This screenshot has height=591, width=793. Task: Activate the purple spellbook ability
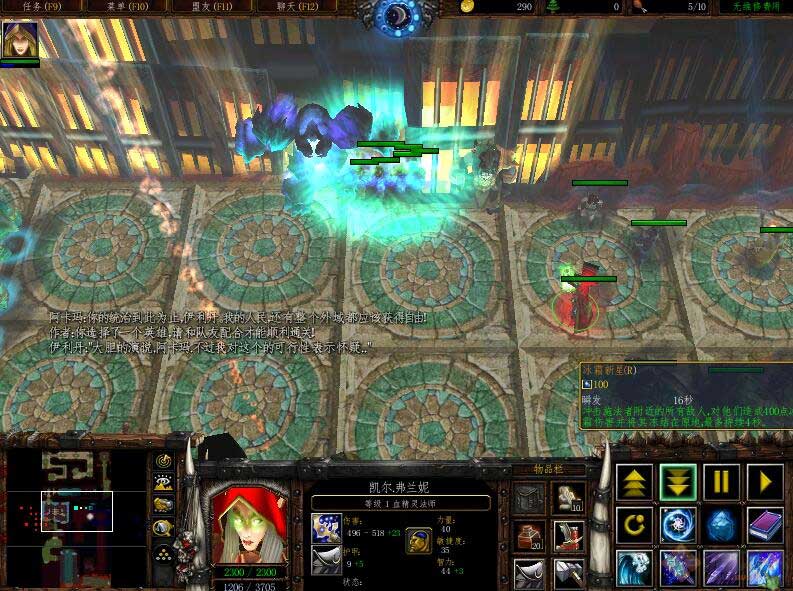[765, 525]
